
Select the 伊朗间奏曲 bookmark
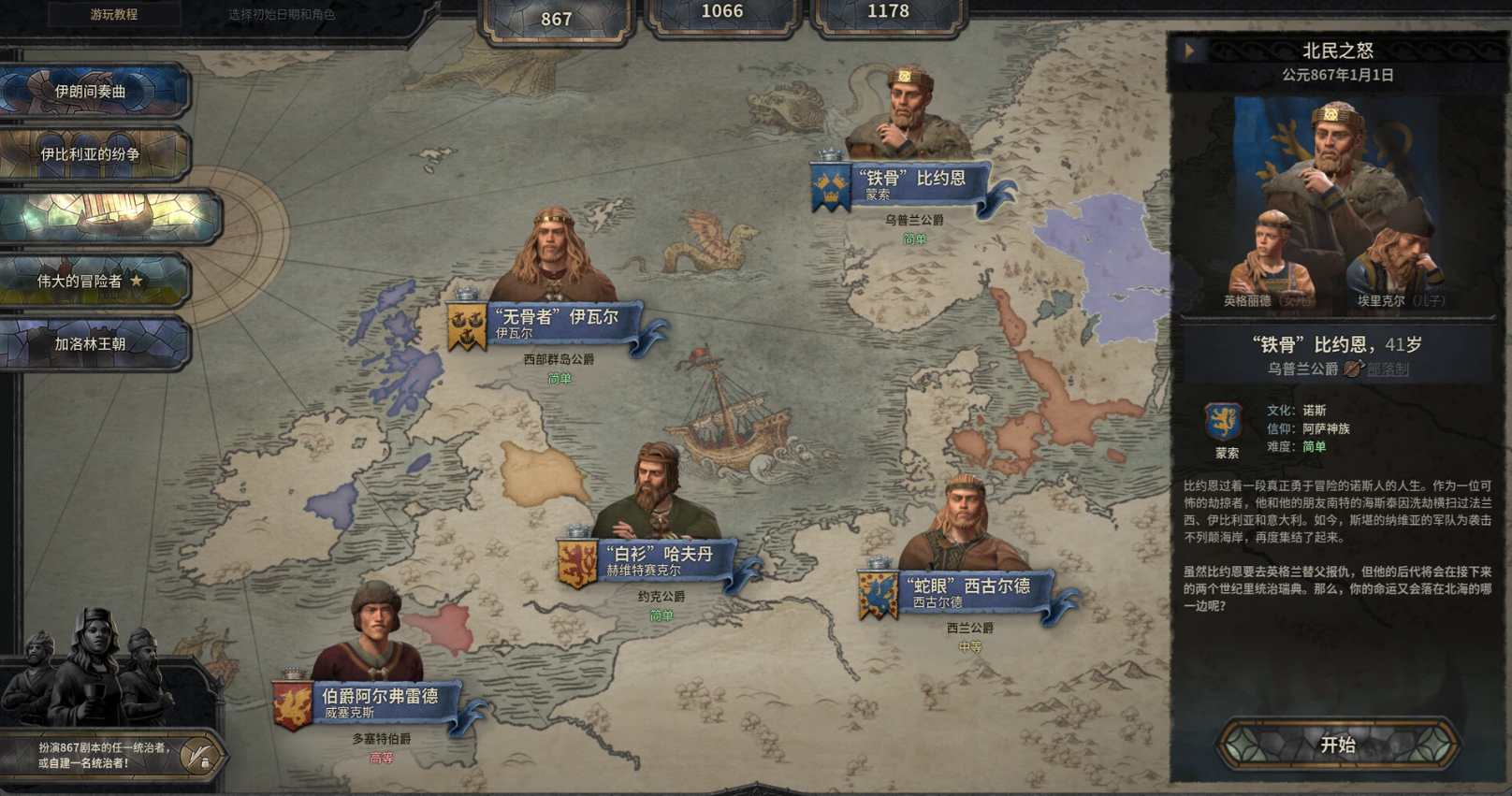coord(92,92)
